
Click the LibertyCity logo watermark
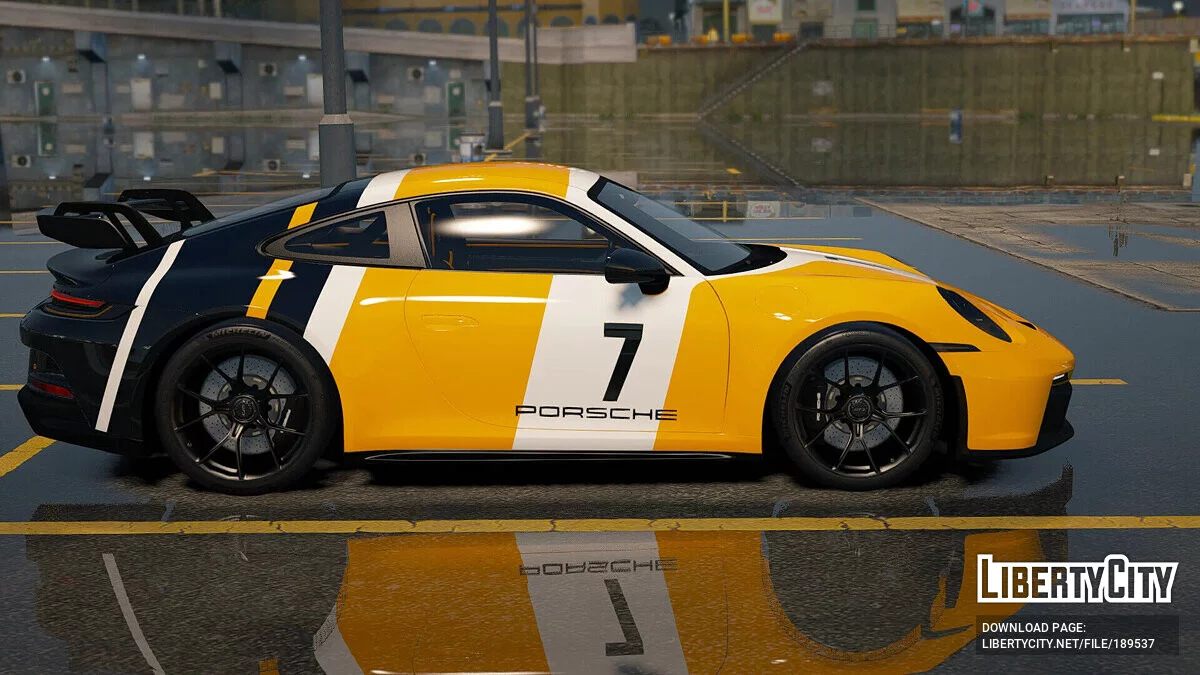coord(1077,580)
